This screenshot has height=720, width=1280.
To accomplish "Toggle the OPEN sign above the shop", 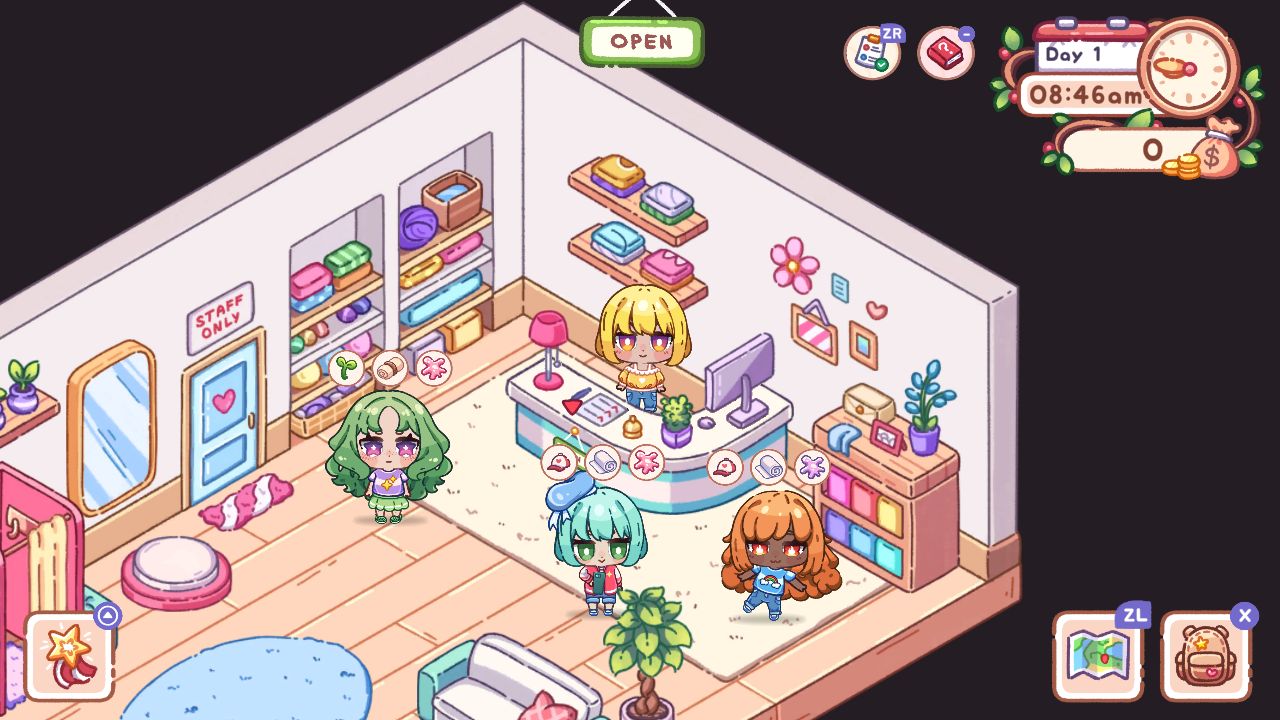I will [x=641, y=41].
